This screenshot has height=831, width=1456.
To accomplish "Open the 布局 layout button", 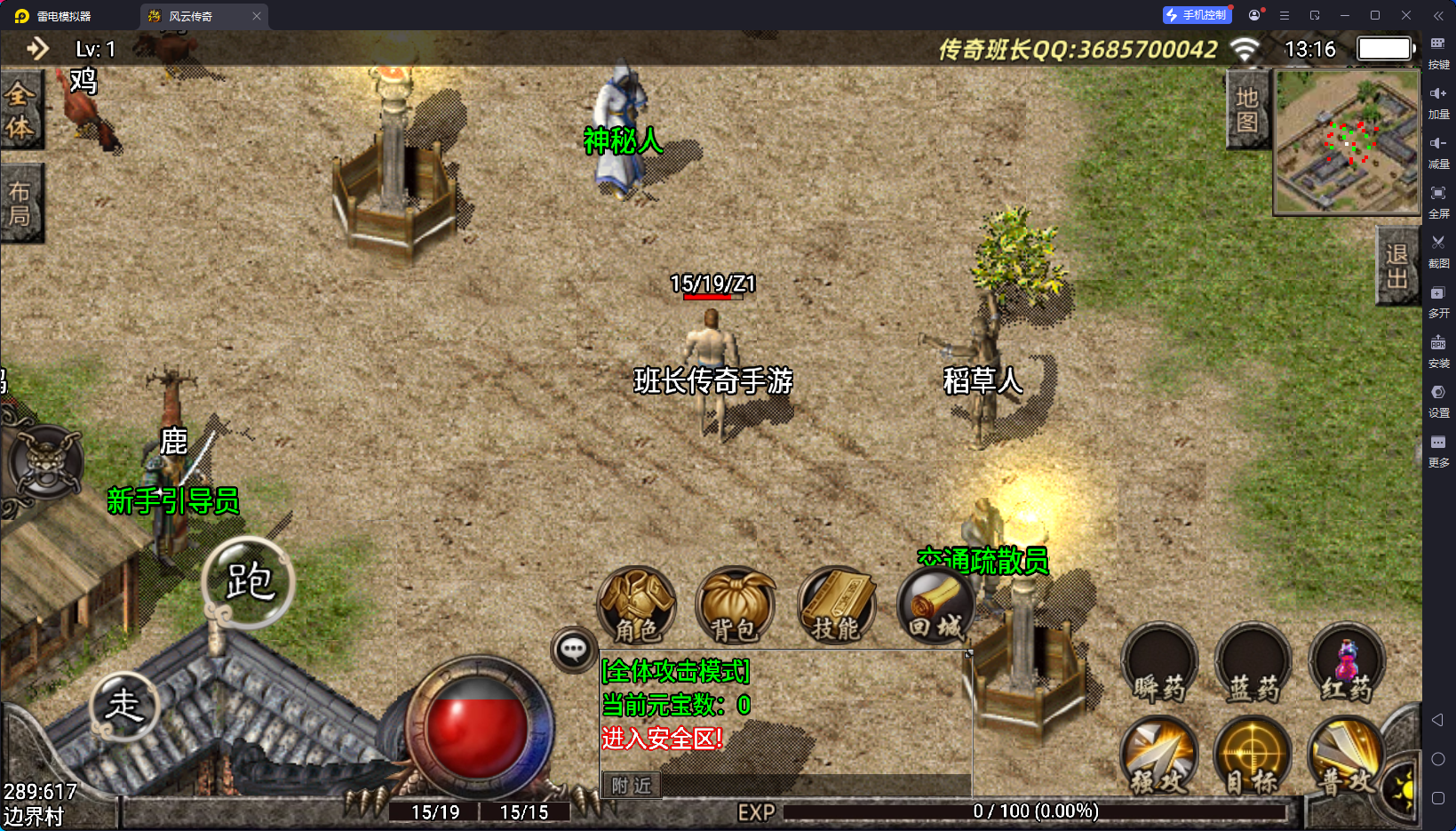I will pos(20,204).
